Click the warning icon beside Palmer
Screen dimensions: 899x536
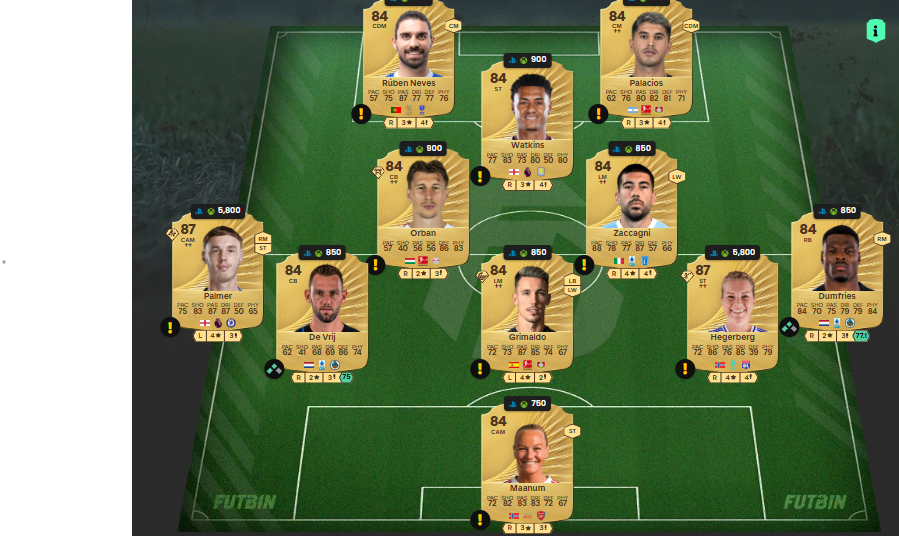point(171,327)
